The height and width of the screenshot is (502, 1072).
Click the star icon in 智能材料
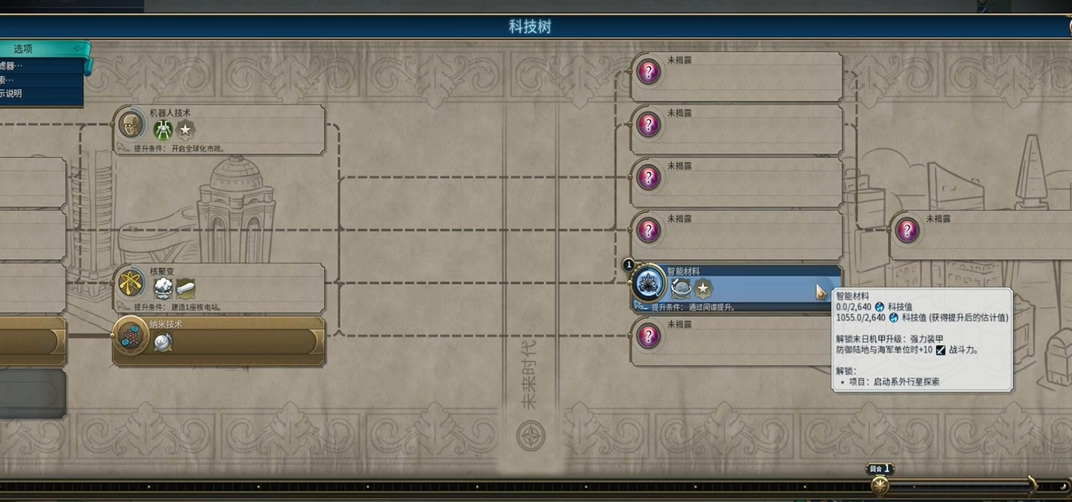point(703,288)
